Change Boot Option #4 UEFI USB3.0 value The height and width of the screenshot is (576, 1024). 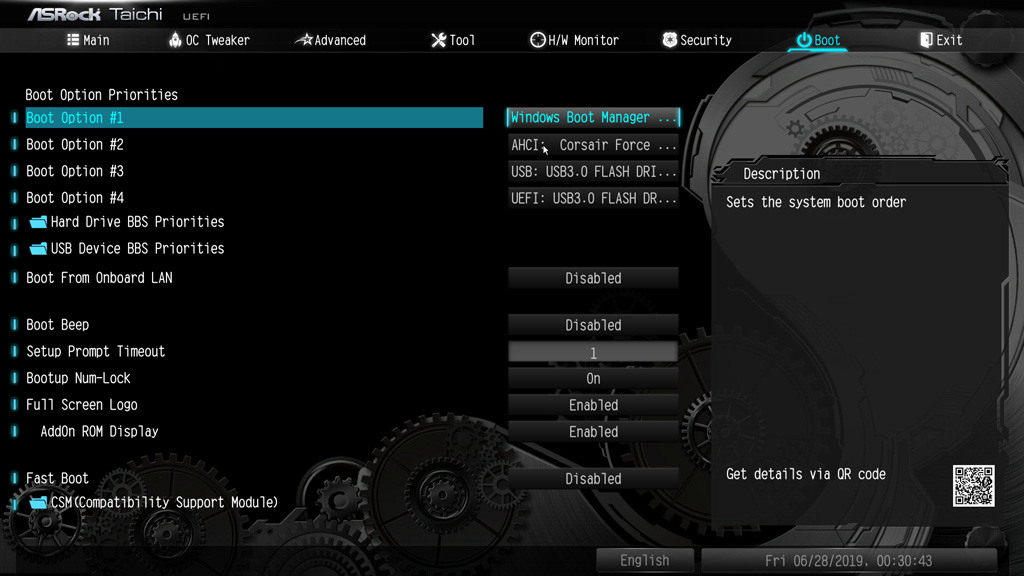[593, 198]
